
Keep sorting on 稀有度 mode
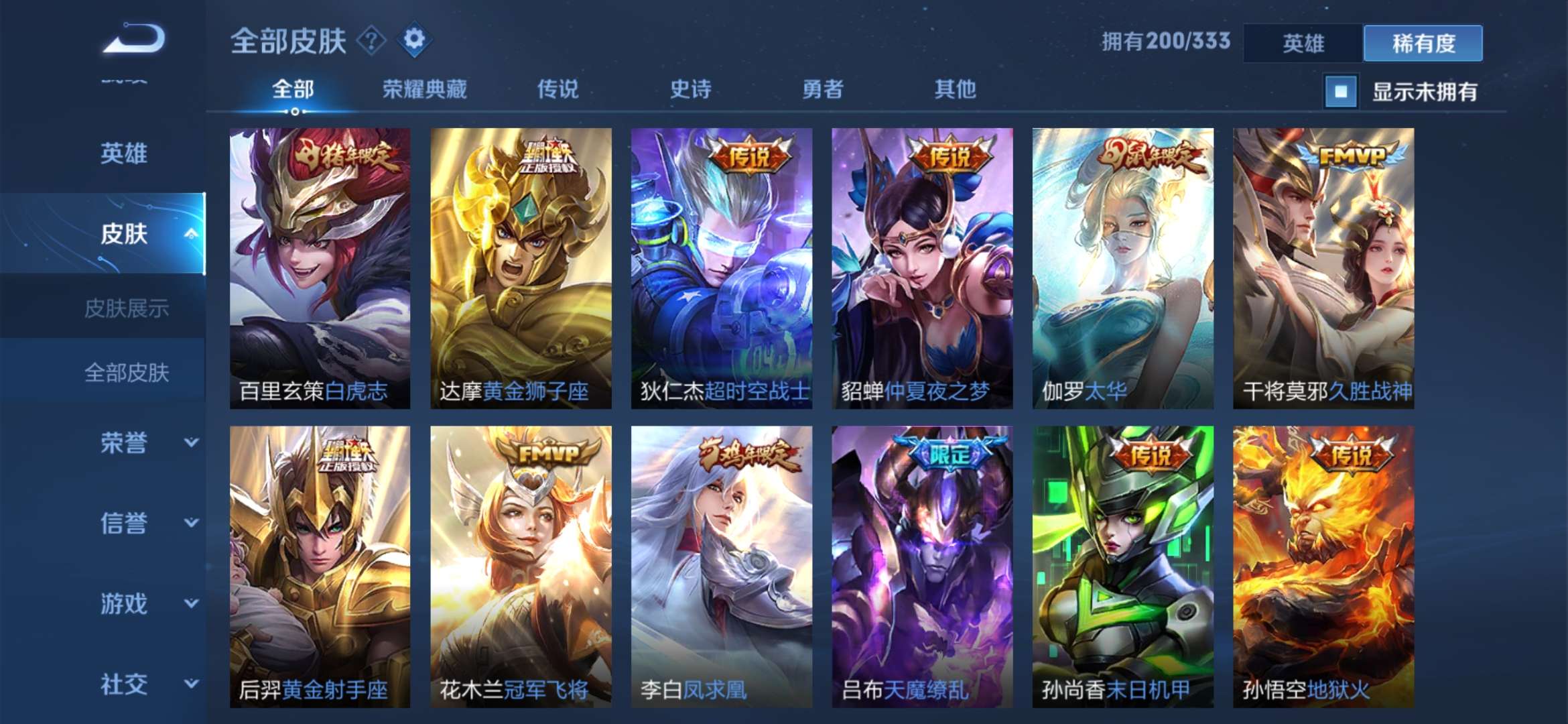point(1422,42)
